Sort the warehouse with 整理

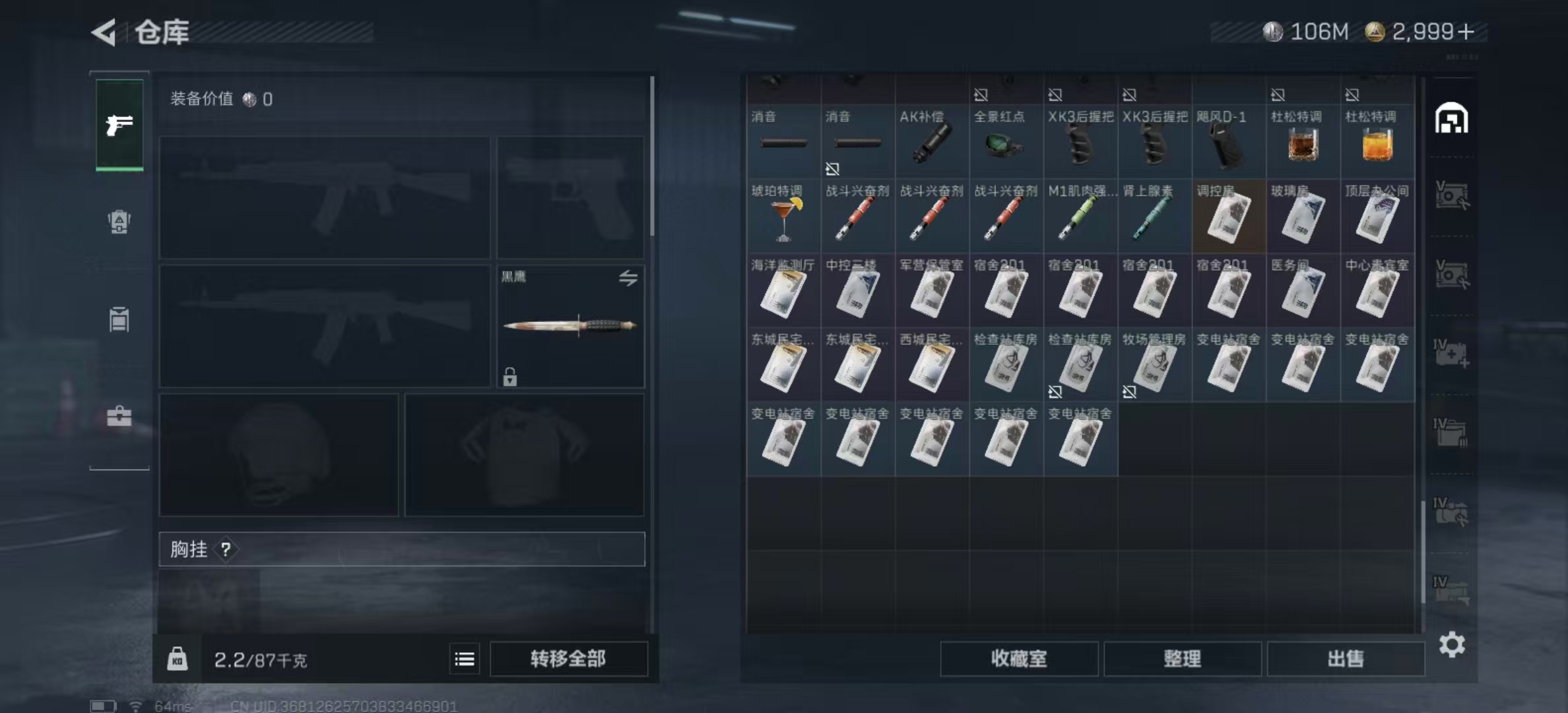[x=1182, y=658]
